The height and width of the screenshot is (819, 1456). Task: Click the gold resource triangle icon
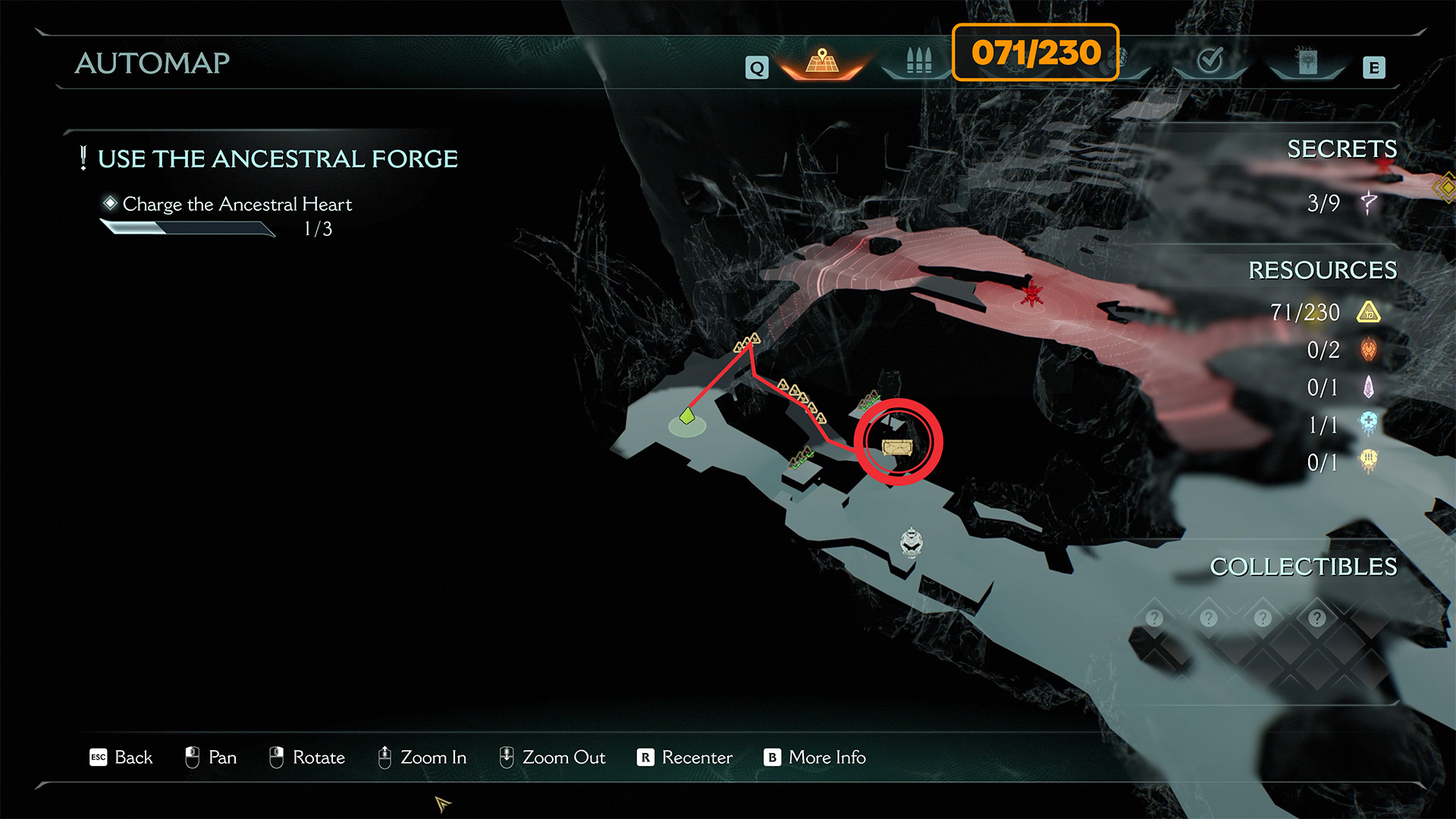[1368, 312]
